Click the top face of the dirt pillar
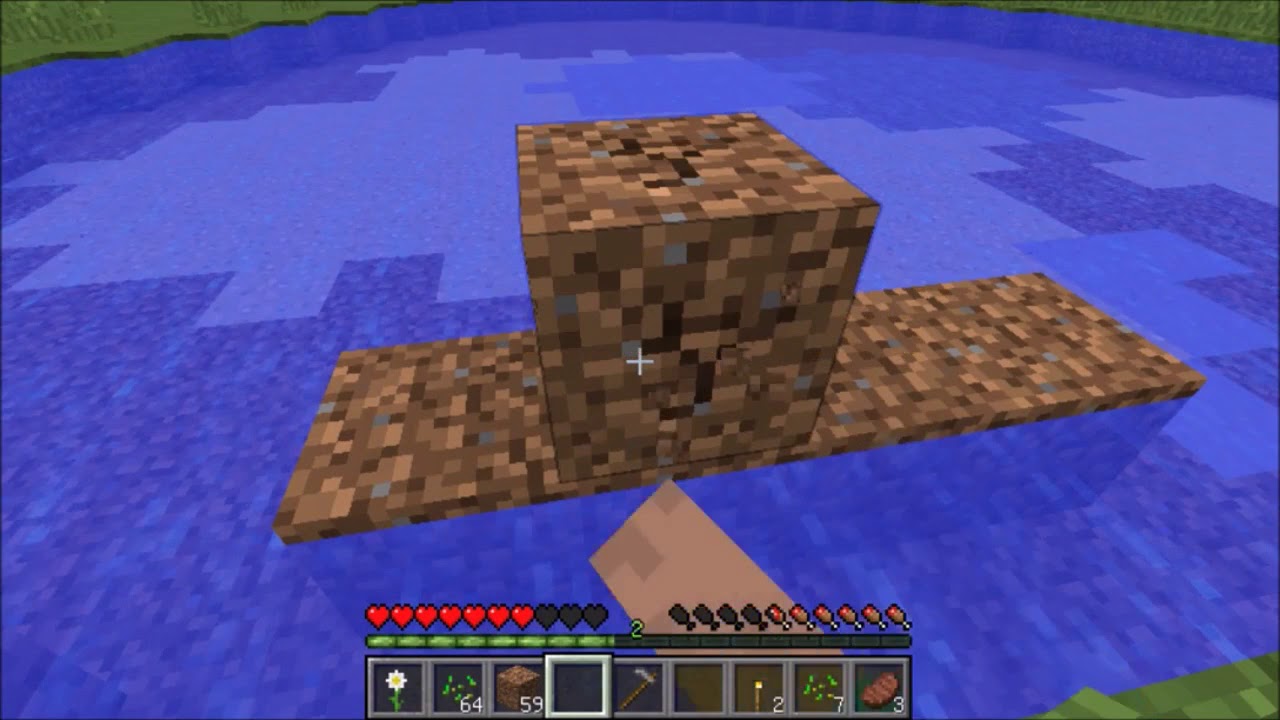The height and width of the screenshot is (720, 1280). tap(690, 170)
